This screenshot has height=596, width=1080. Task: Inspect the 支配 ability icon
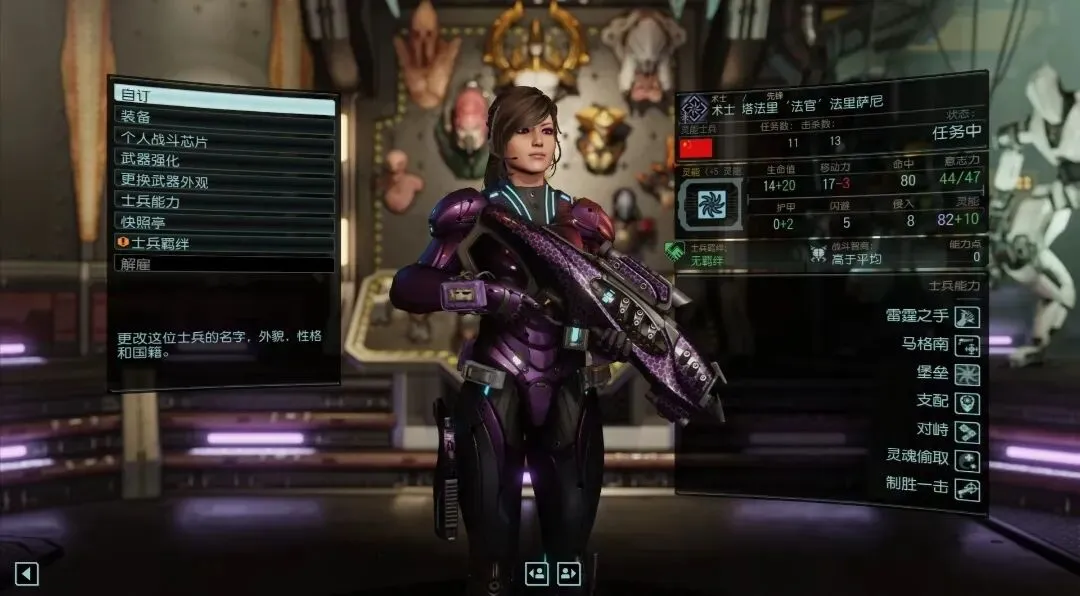[967, 403]
